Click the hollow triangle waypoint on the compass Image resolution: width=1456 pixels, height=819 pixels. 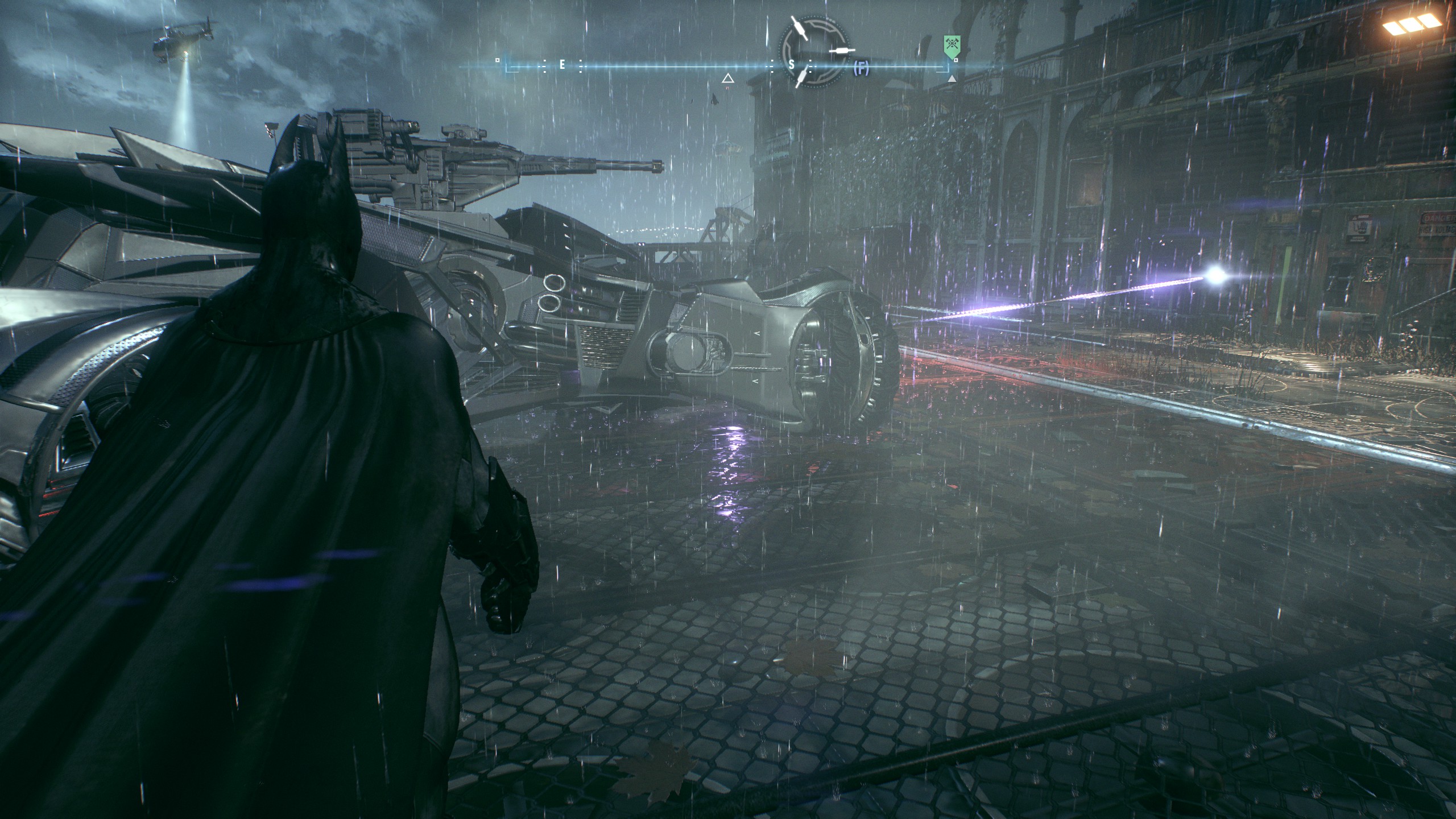(727, 78)
